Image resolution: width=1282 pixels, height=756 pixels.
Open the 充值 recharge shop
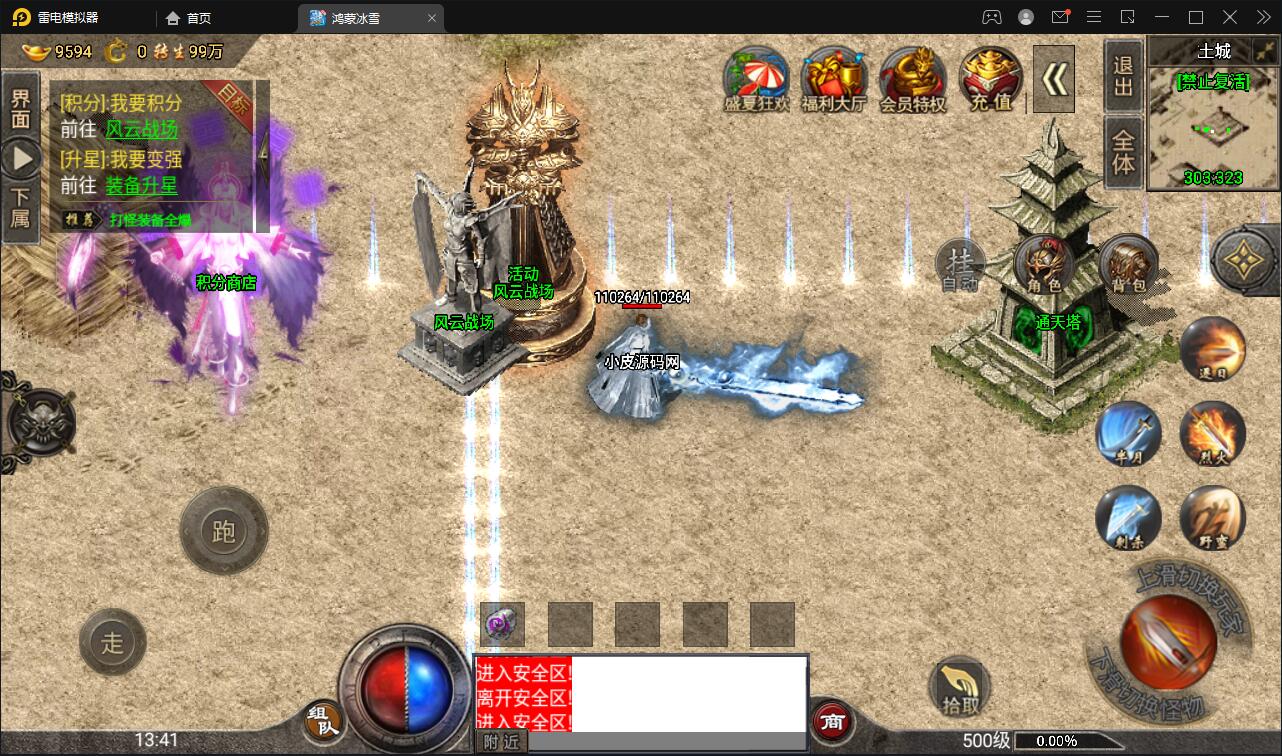point(990,78)
